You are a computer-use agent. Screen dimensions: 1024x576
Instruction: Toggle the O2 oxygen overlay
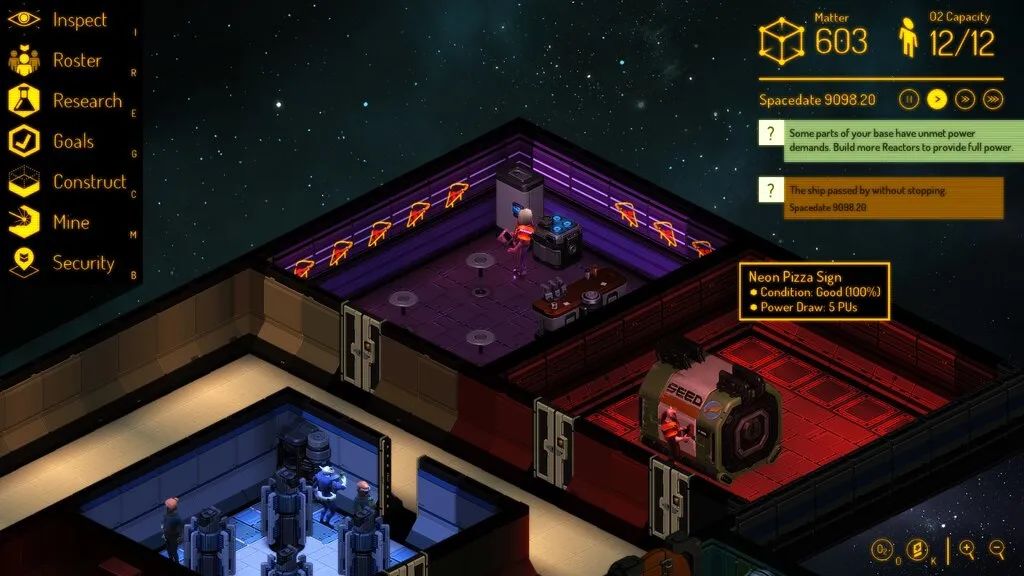883,549
